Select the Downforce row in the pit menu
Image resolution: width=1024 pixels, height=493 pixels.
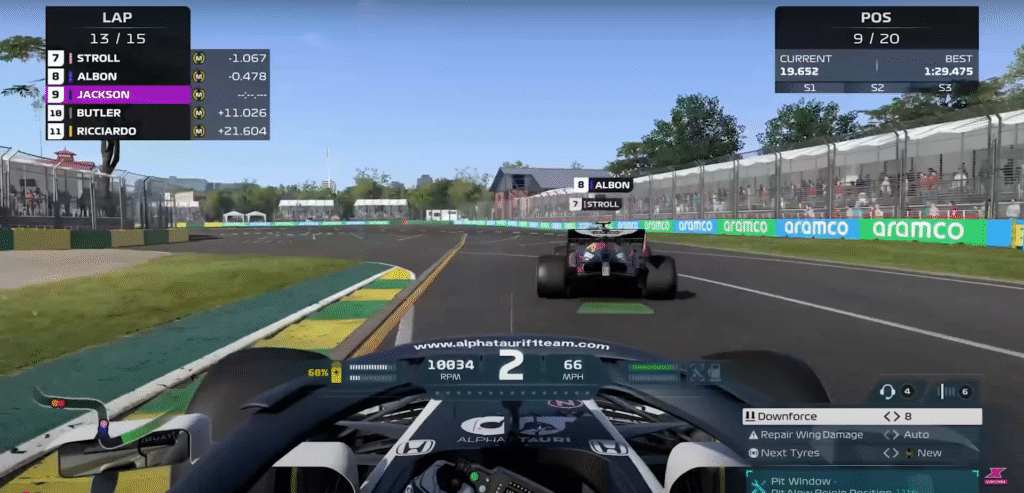[x=800, y=416]
